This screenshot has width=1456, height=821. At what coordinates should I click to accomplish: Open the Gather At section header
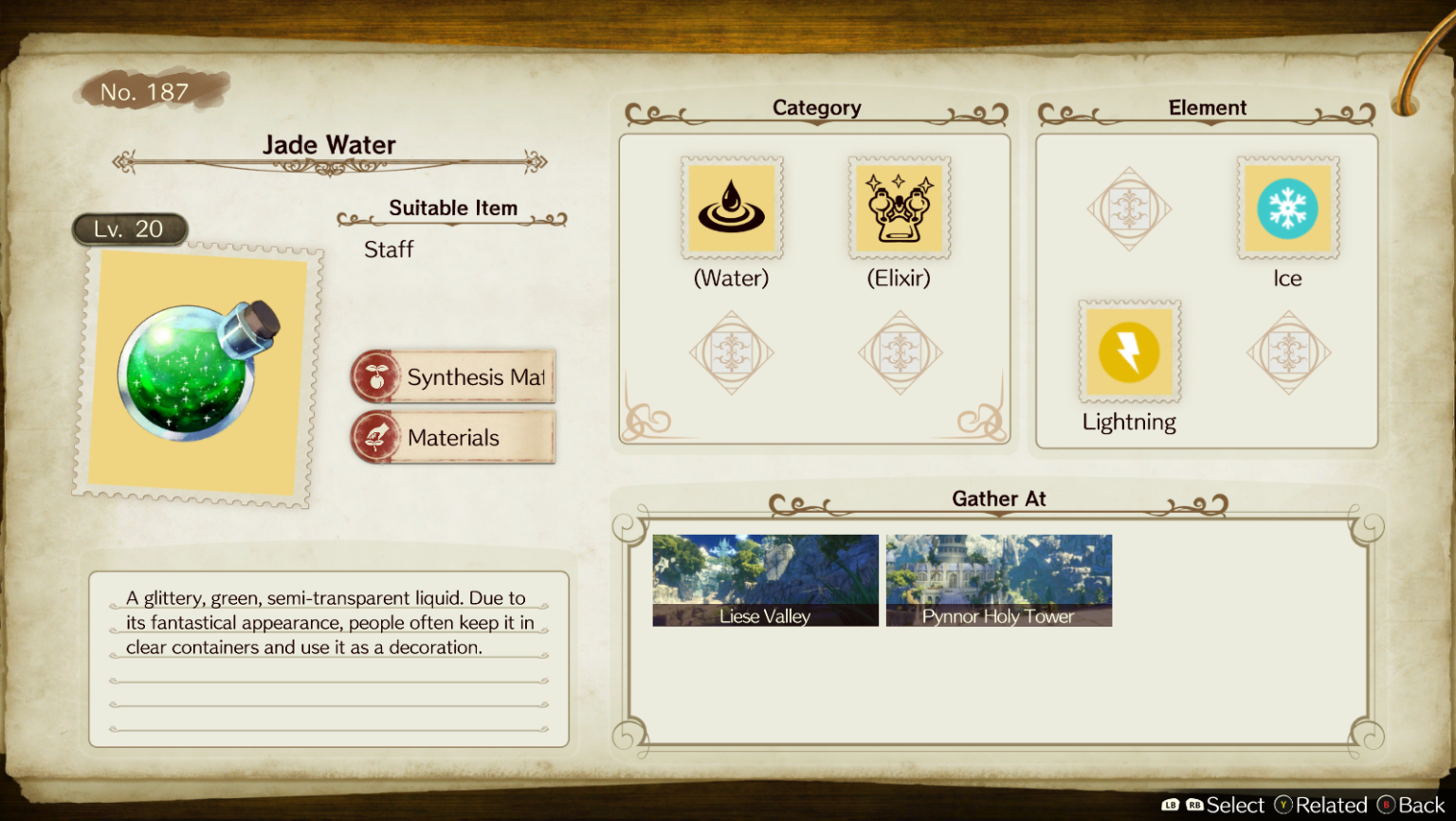(999, 499)
